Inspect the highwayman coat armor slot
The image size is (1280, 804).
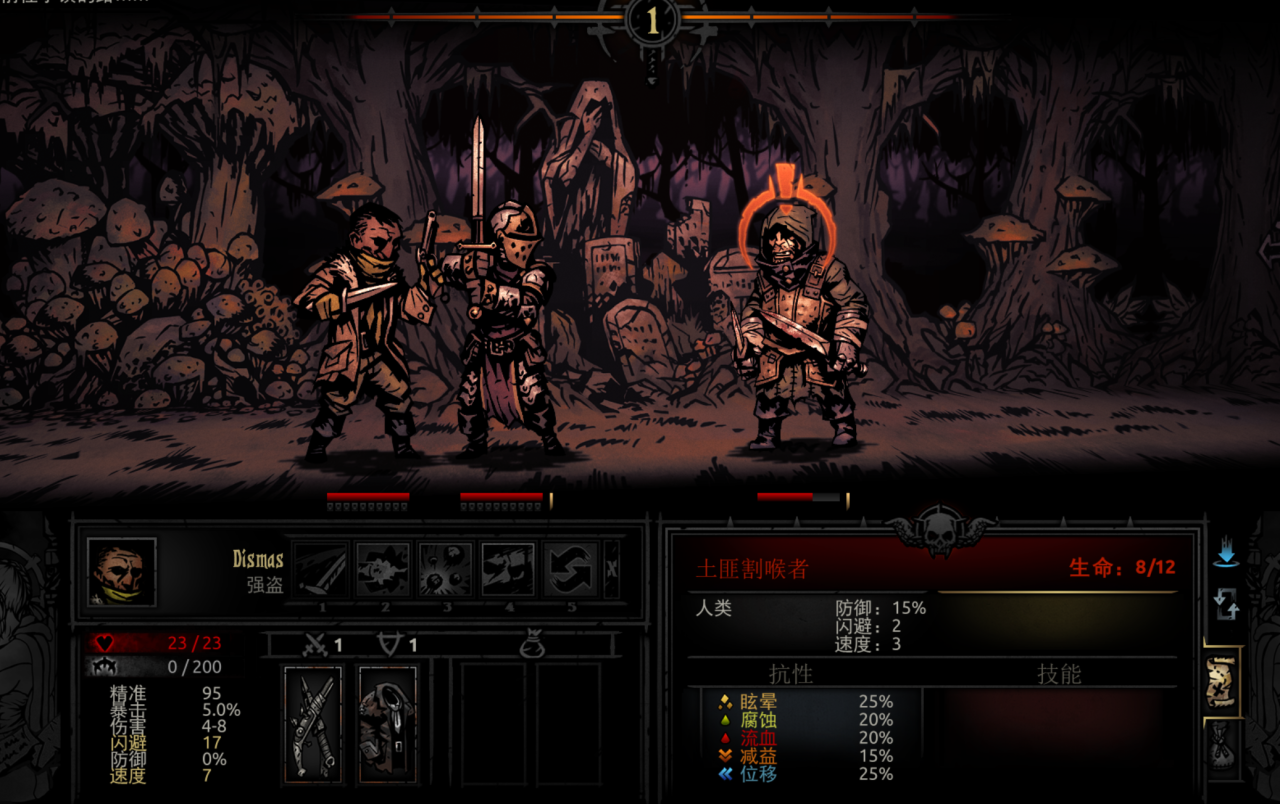pyautogui.click(x=387, y=723)
